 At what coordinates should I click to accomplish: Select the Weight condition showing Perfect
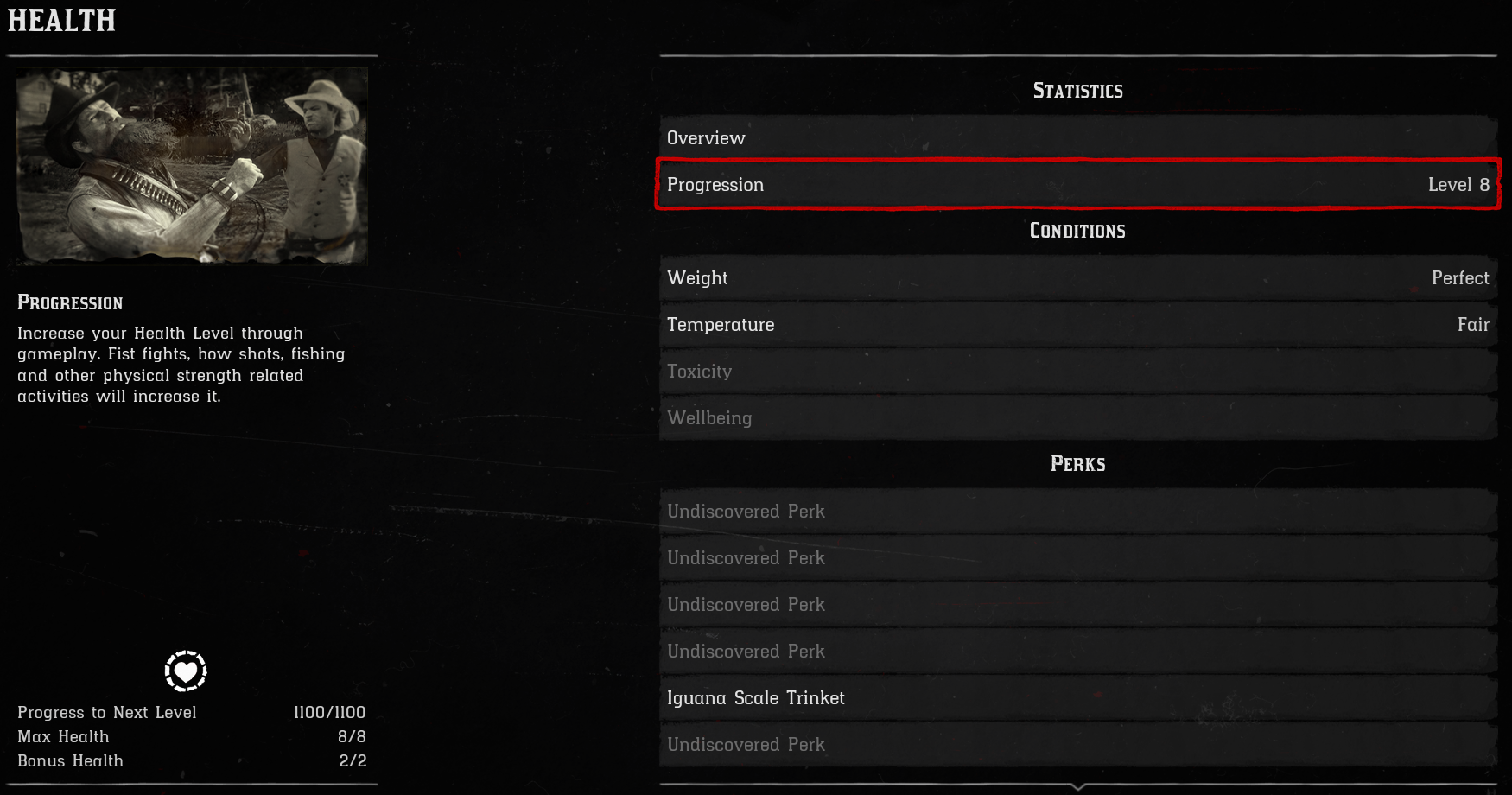coord(1078,277)
